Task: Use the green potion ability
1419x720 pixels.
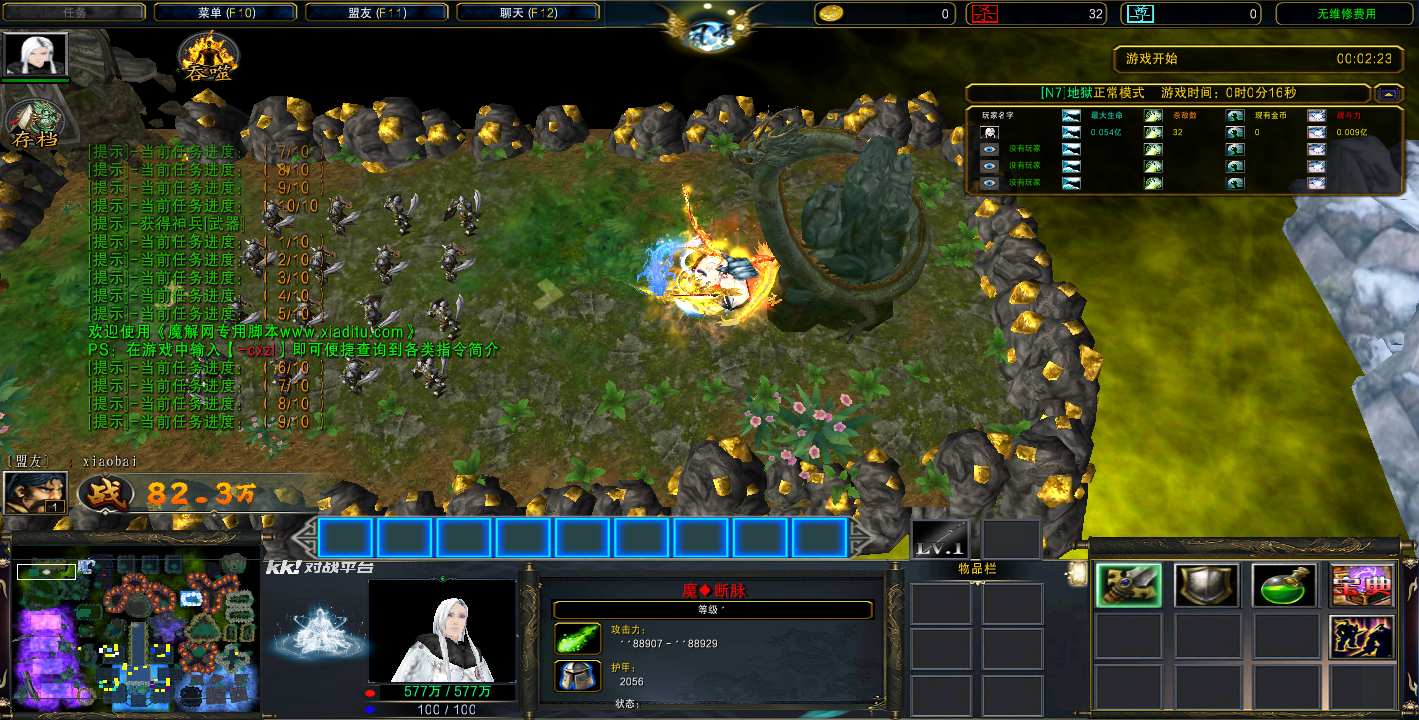Action: pos(1284,586)
